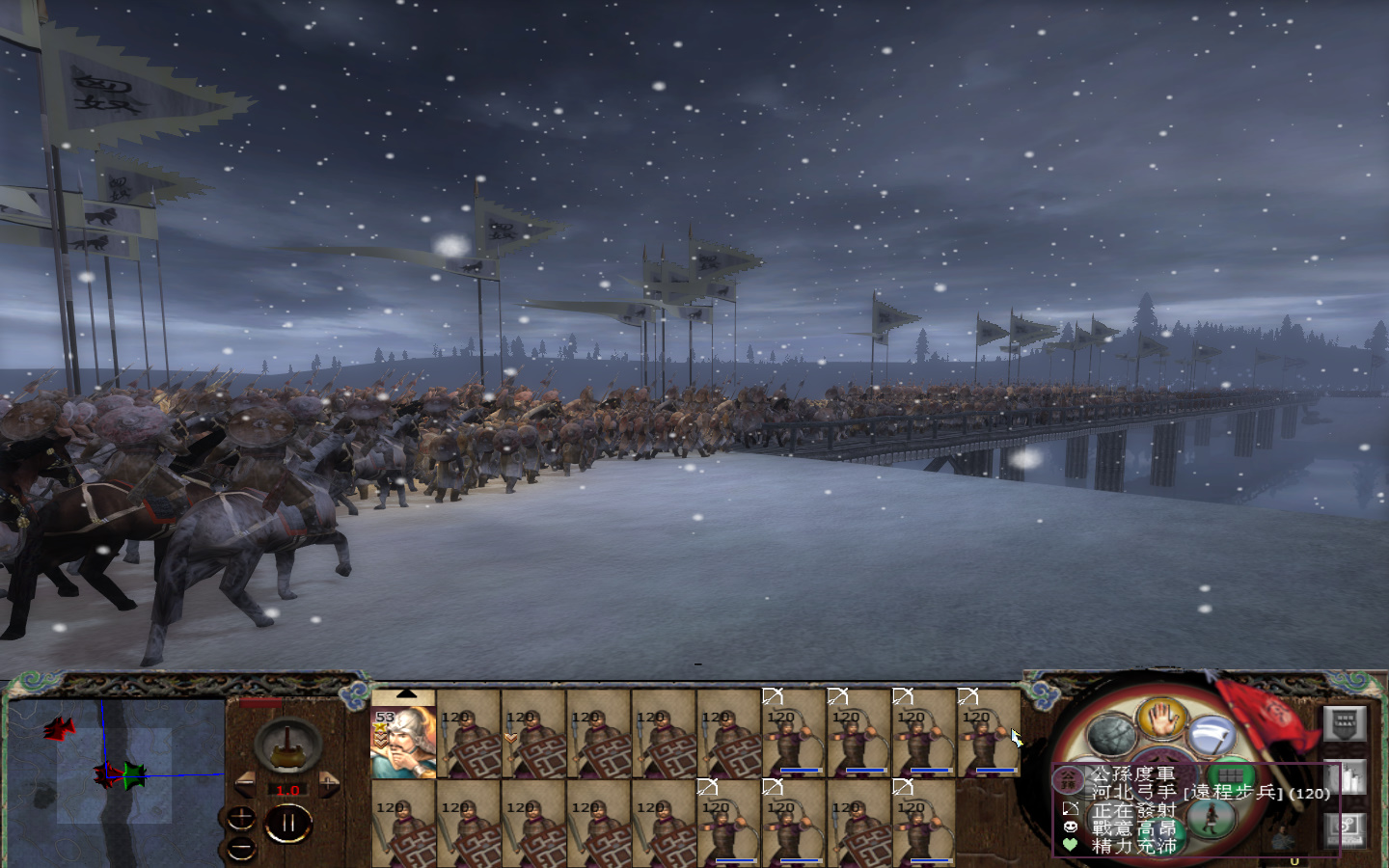Screen dimensions: 1389x868
Task: Click the green army marker on minimap
Action: (135, 776)
